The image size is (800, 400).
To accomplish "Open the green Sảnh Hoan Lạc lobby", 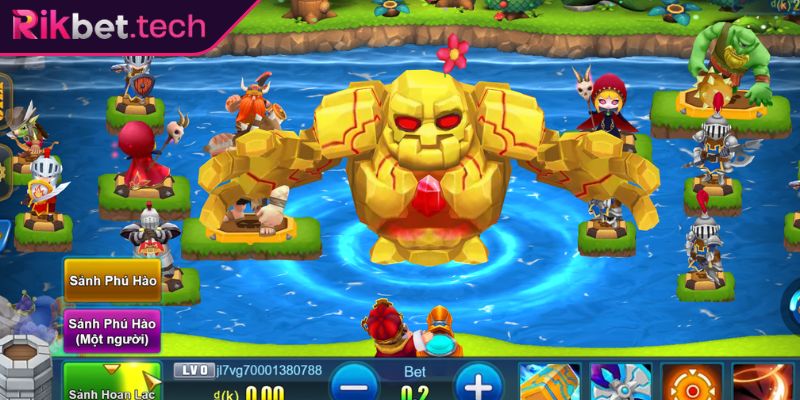I will 112,385.
